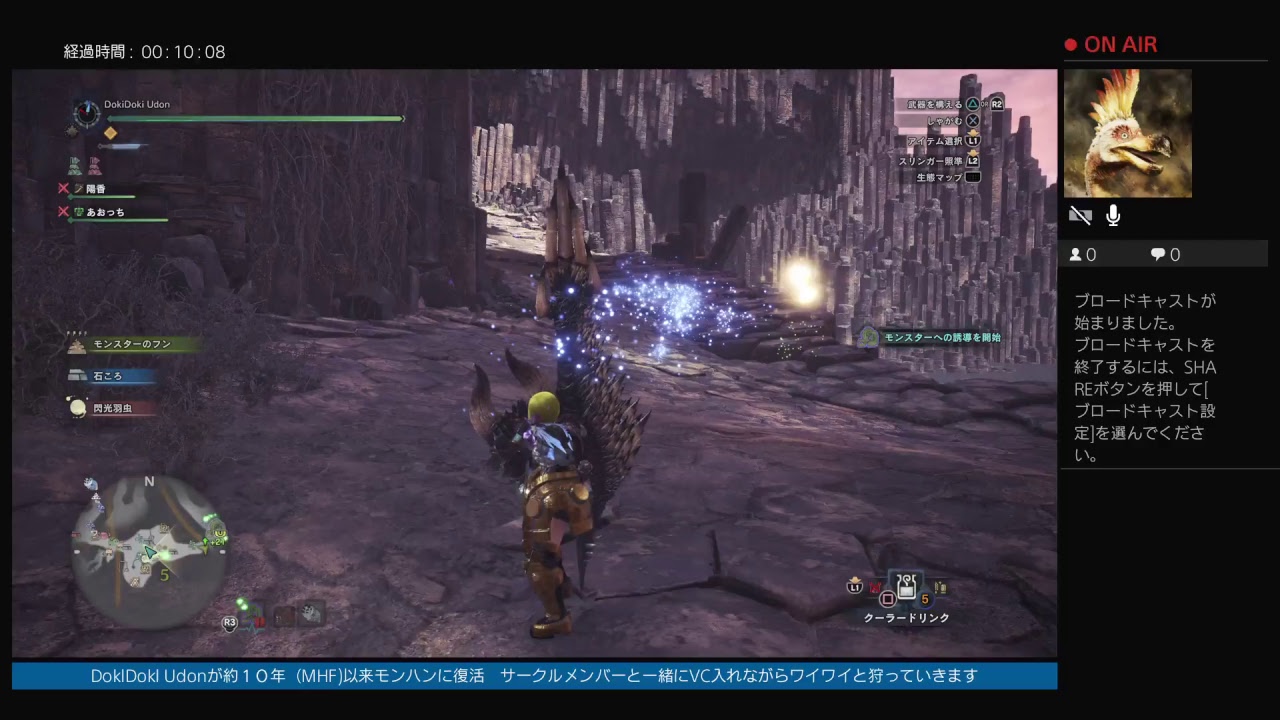Click the yellow diamond status icon
Screen dimensions: 1280x720
pyautogui.click(x=110, y=133)
